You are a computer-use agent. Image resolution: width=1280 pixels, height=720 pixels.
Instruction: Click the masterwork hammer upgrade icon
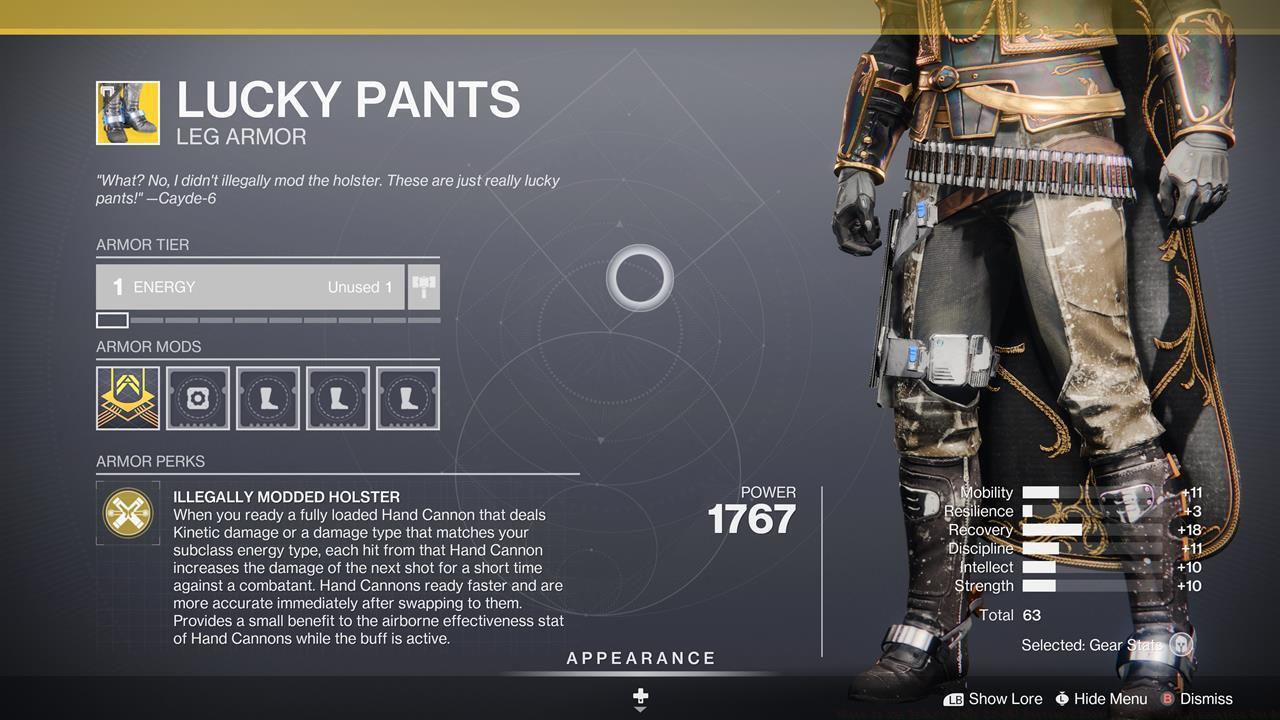tap(423, 287)
